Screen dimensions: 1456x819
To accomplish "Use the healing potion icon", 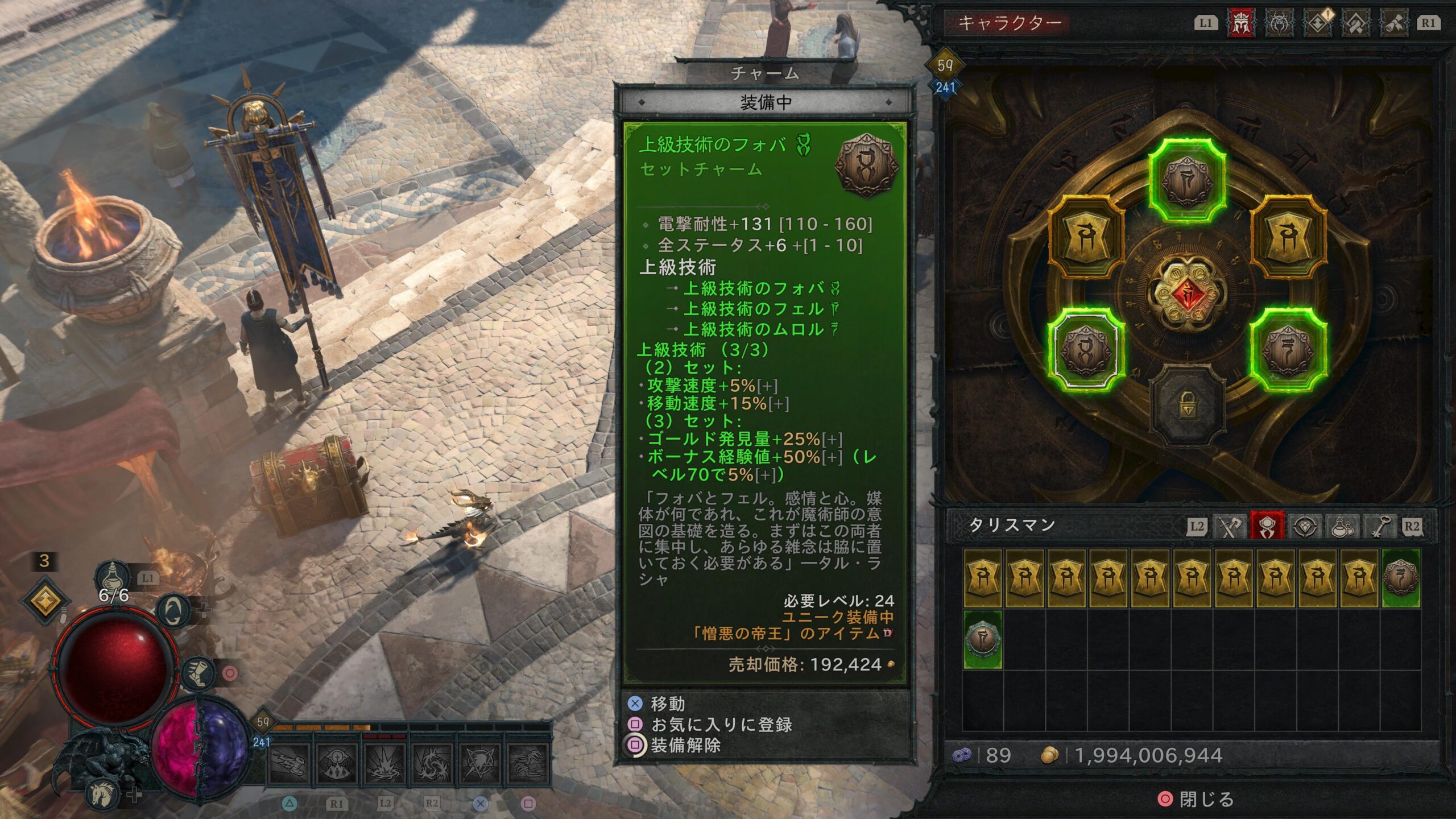I will pyautogui.click(x=113, y=577).
